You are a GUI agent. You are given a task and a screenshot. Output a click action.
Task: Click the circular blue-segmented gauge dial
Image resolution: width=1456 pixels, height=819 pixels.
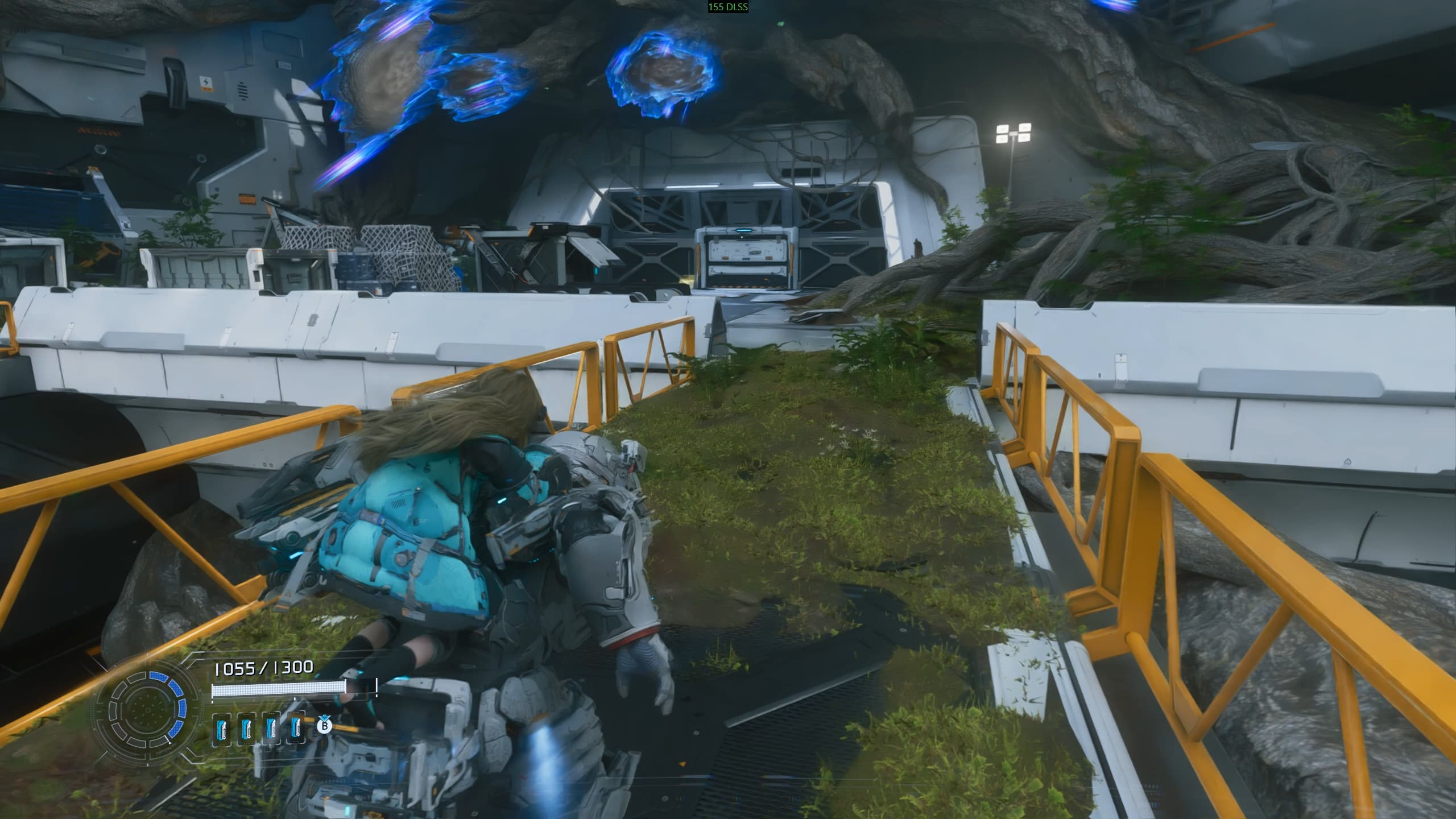pos(147,709)
